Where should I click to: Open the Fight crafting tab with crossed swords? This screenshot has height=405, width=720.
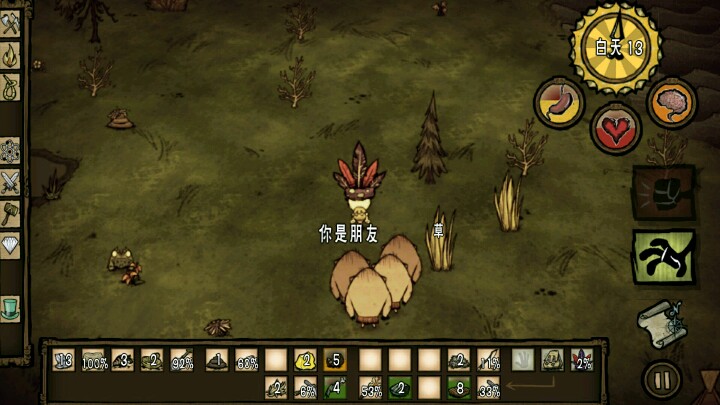point(11,182)
